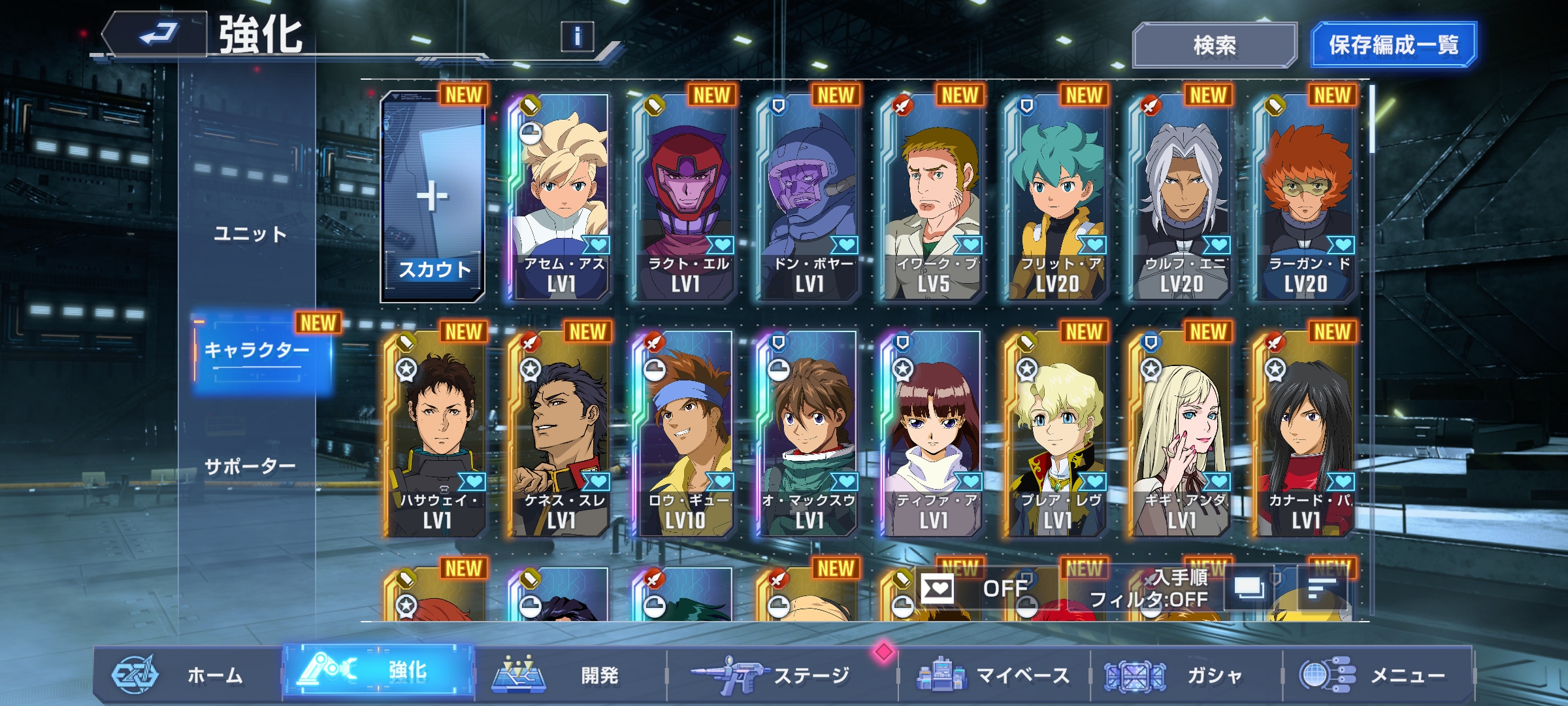Tap the スカウト scout card
1568x706 pixels.
click(433, 197)
